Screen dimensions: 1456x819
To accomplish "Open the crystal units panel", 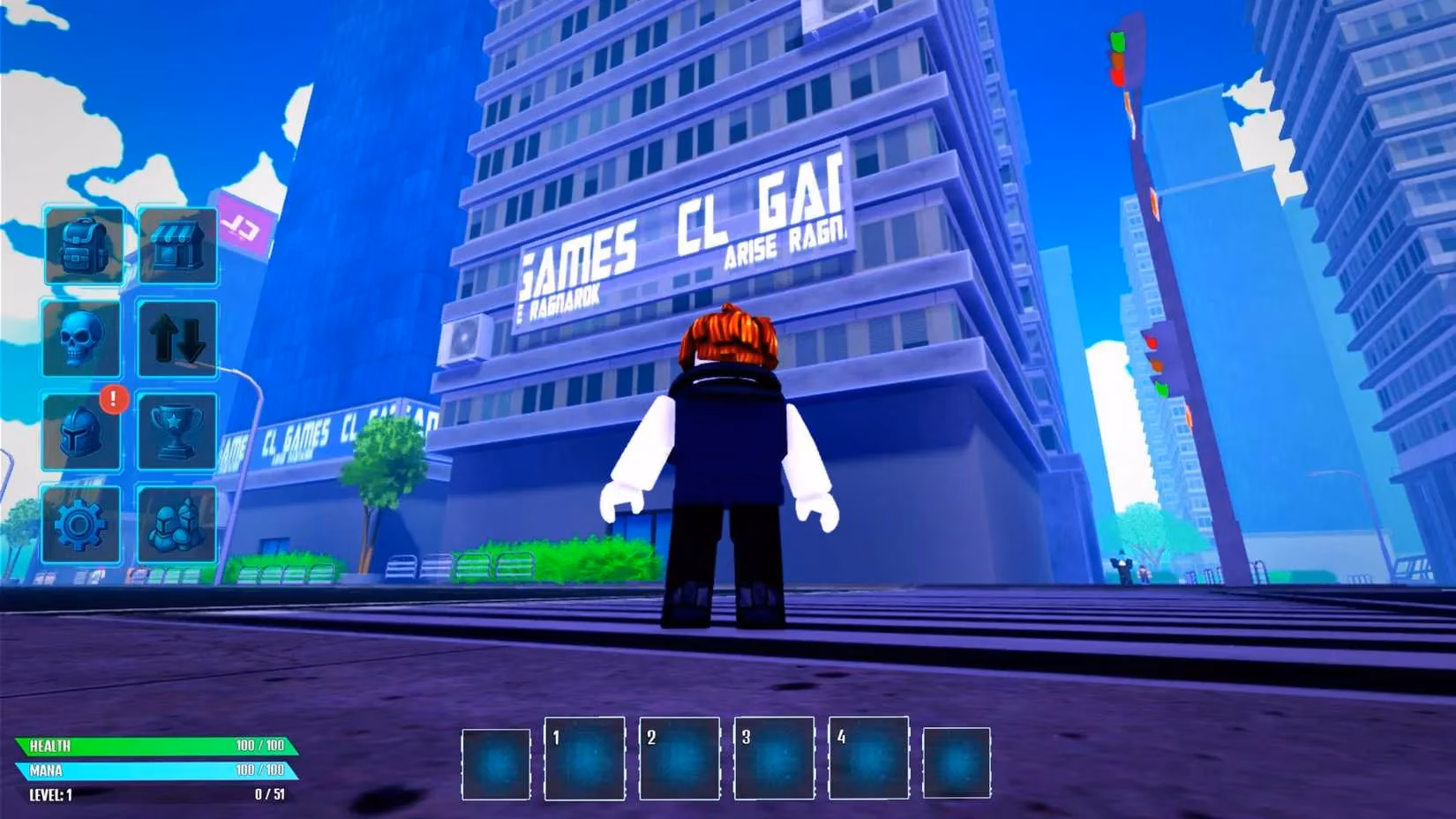I will coord(177,522).
